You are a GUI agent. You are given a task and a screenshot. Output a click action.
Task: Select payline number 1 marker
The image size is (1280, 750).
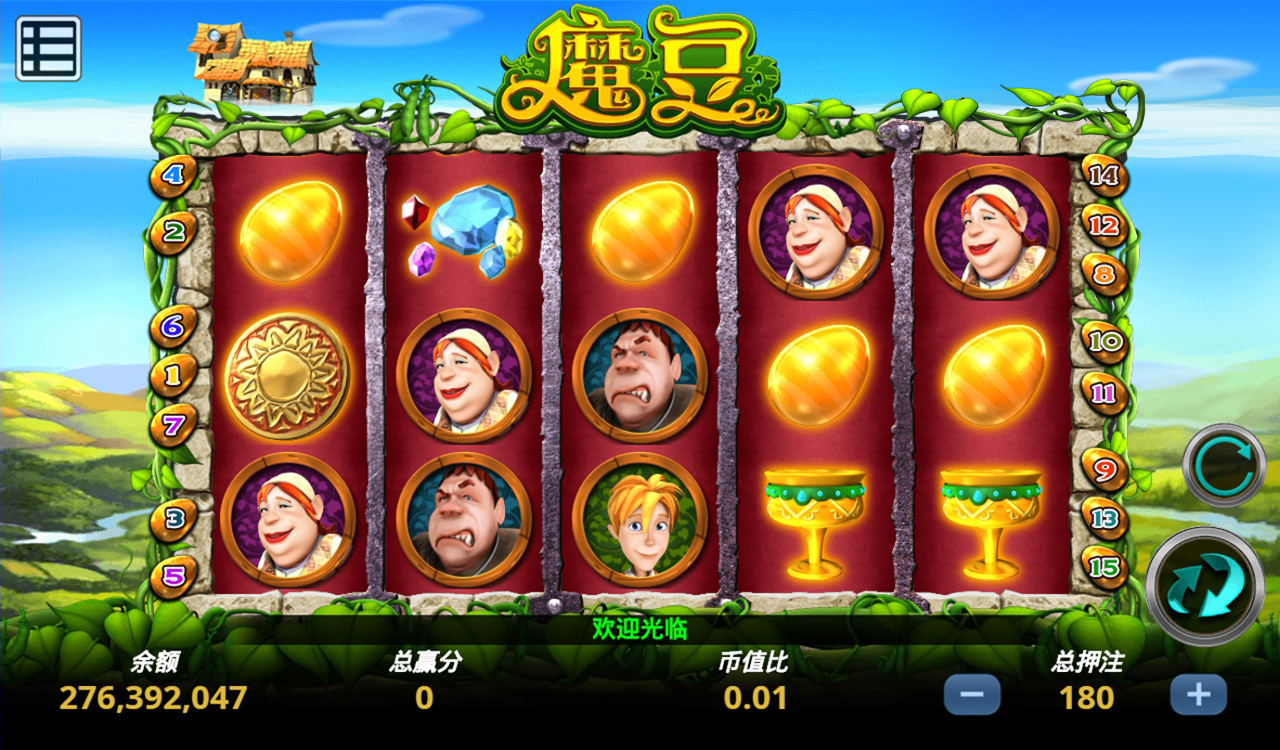tap(173, 376)
